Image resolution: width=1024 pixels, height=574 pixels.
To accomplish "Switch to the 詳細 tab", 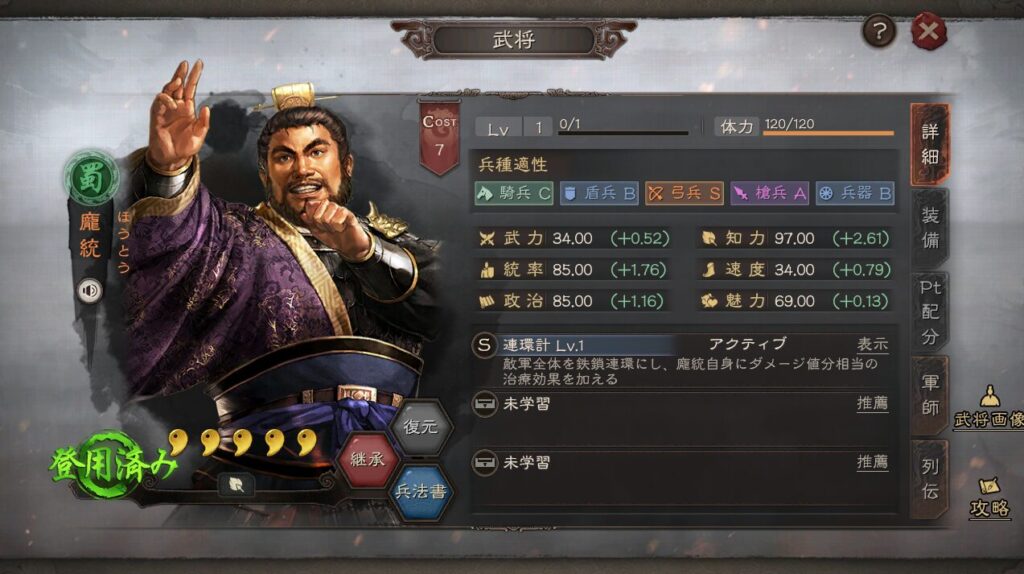I will [930, 145].
